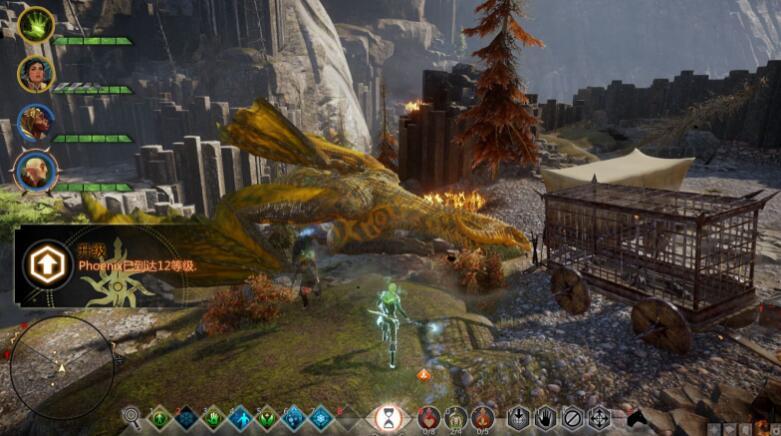Use the potion with 2/4 count
This screenshot has height=436, width=781.
456,417
